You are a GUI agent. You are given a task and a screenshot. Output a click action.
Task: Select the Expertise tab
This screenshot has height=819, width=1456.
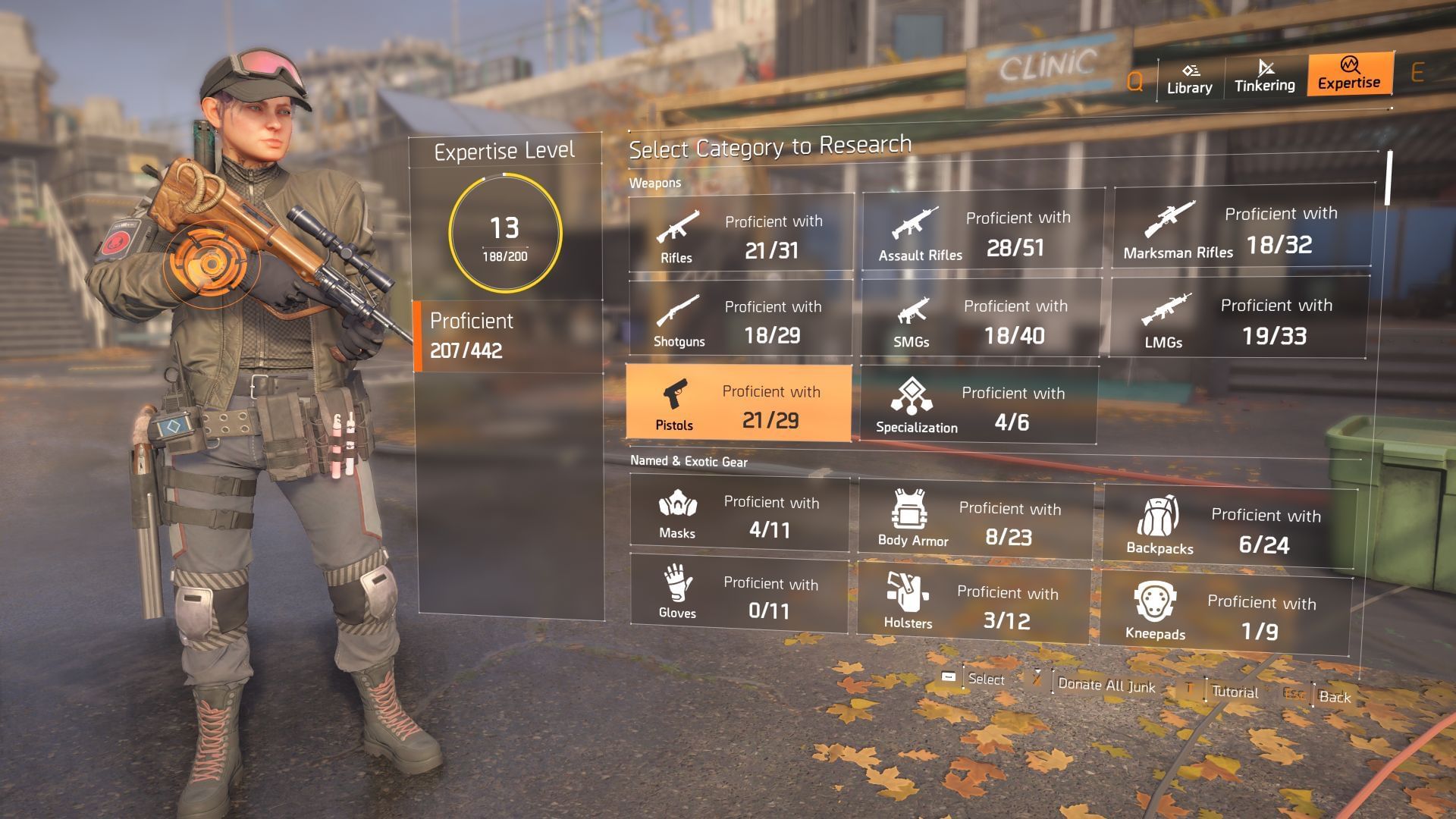(x=1349, y=74)
